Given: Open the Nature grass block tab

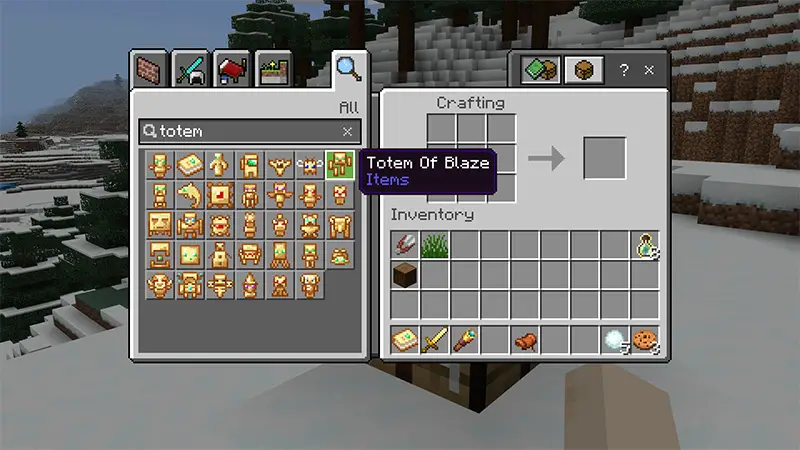Looking at the screenshot, I should (x=273, y=69).
